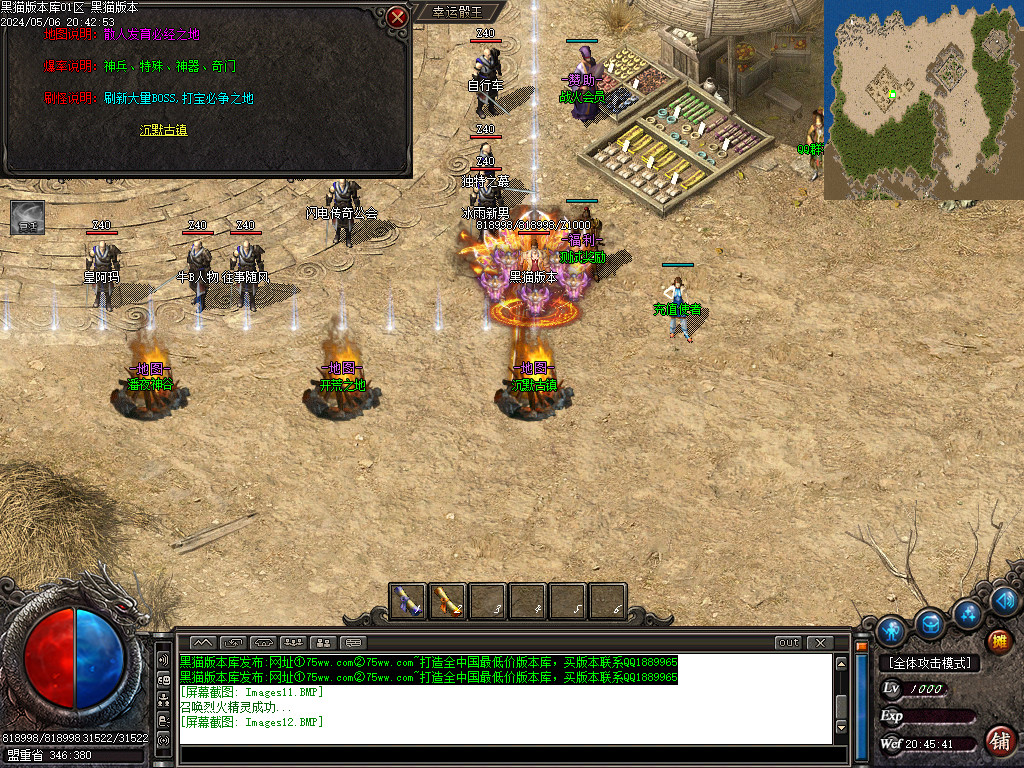
Task: Open skills with the blue triple-dot orb
Action: [968, 612]
